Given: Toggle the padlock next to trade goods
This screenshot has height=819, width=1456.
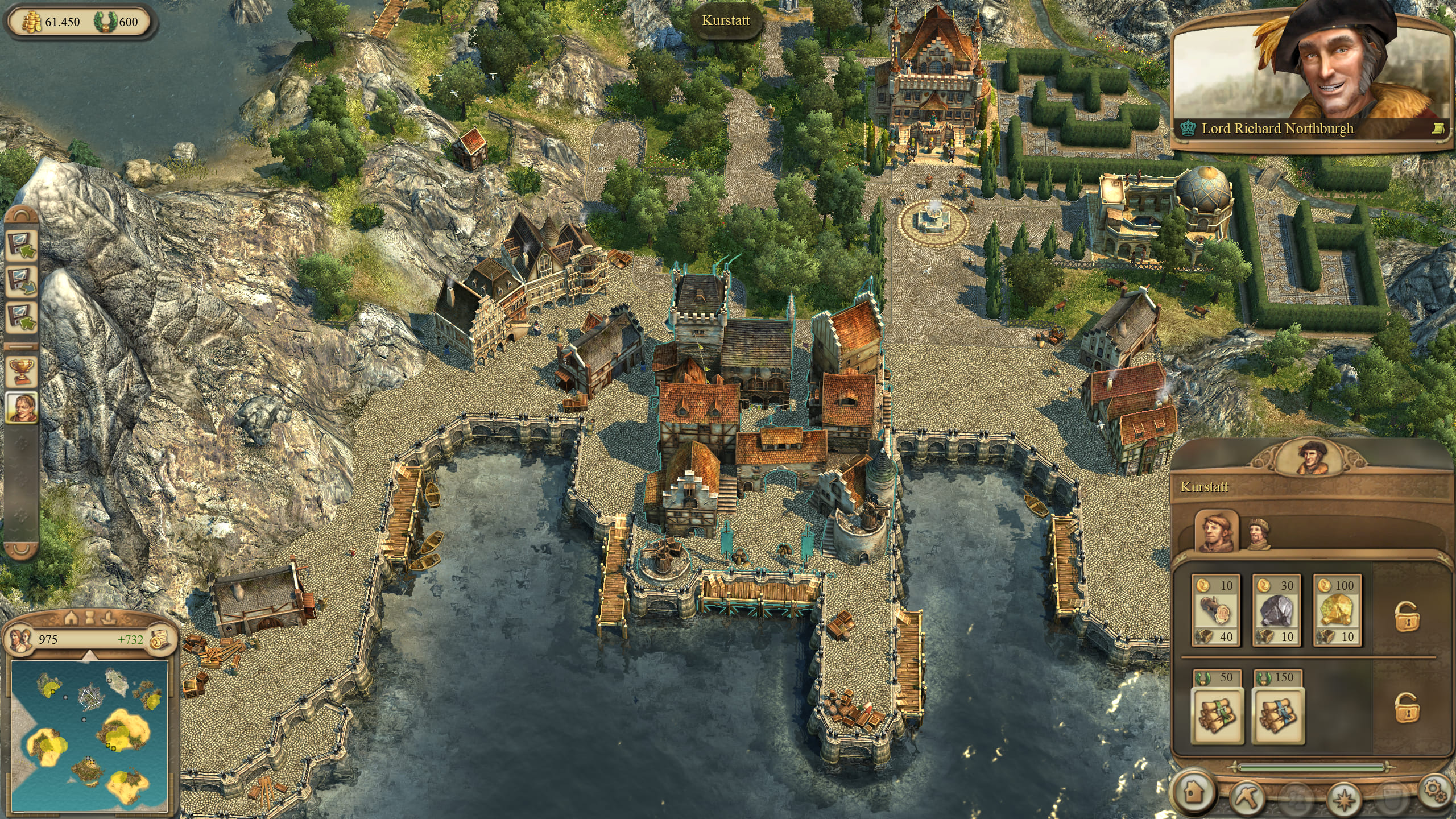Looking at the screenshot, I should [x=1406, y=615].
